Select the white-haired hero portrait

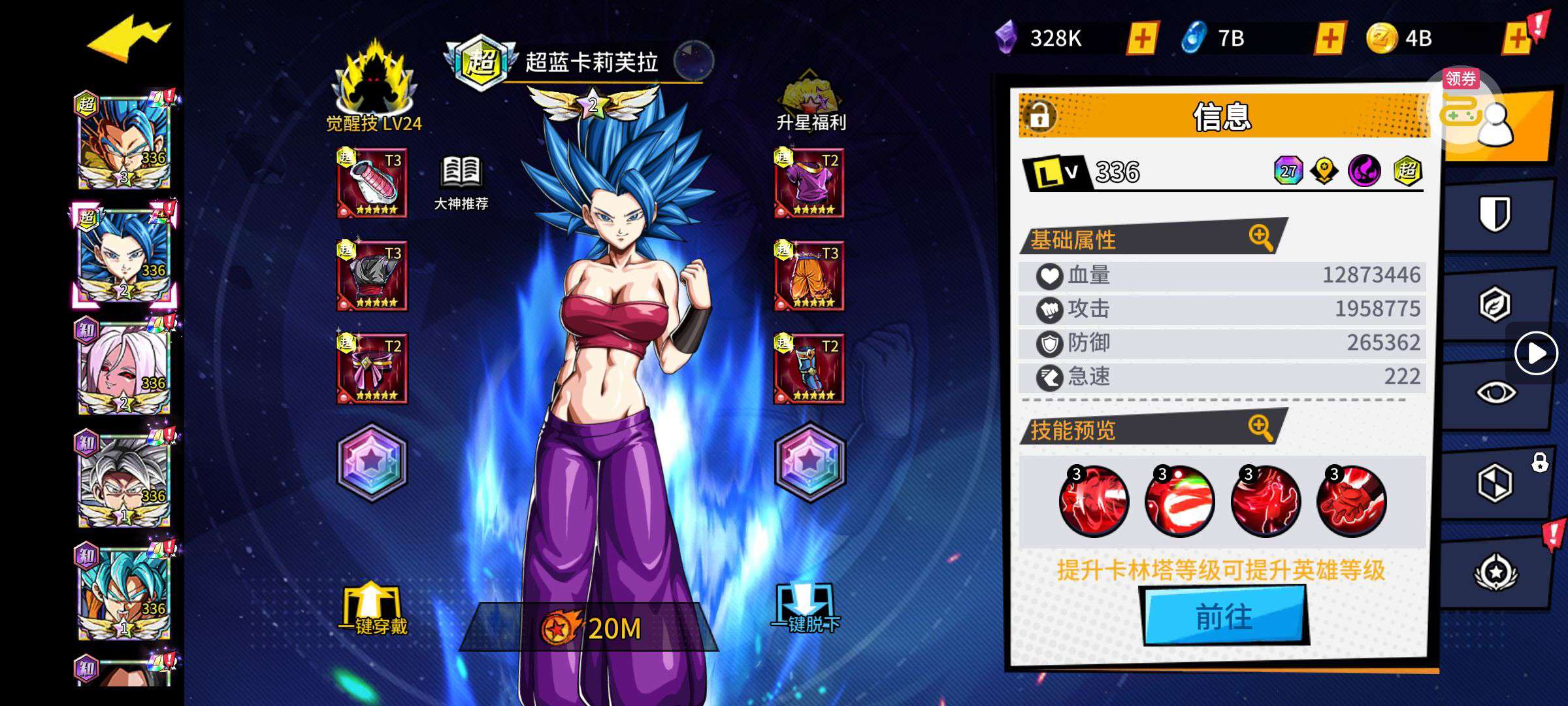123,480
